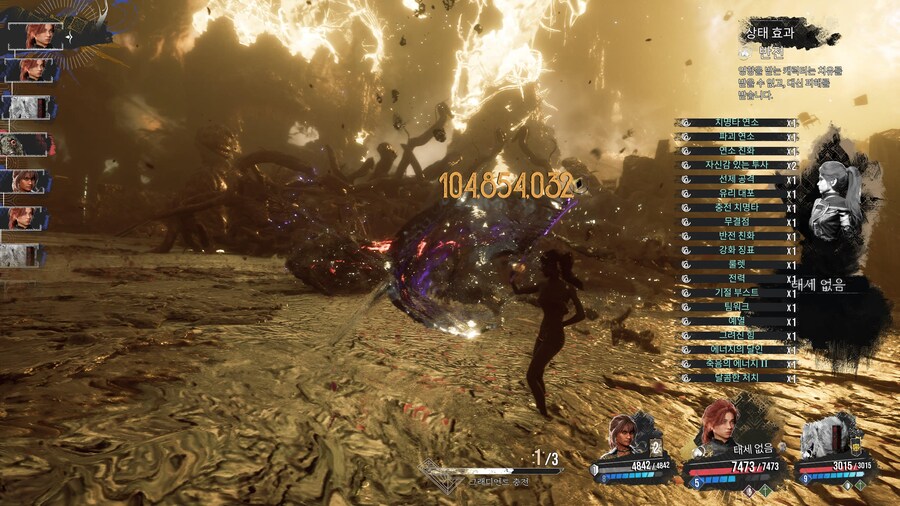This screenshot has width=900, height=506.
Task: Click the 죽음의 에너지 II status row
Action: point(737,364)
